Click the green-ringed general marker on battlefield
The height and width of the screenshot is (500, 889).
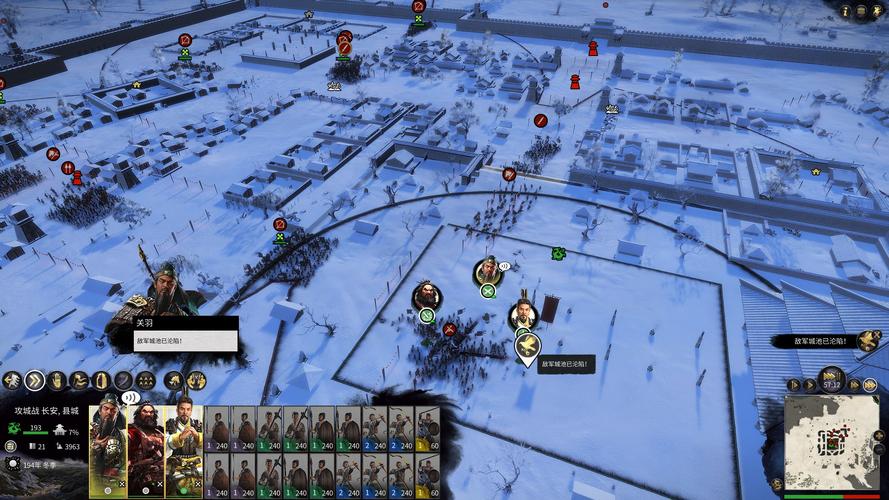[x=487, y=271]
